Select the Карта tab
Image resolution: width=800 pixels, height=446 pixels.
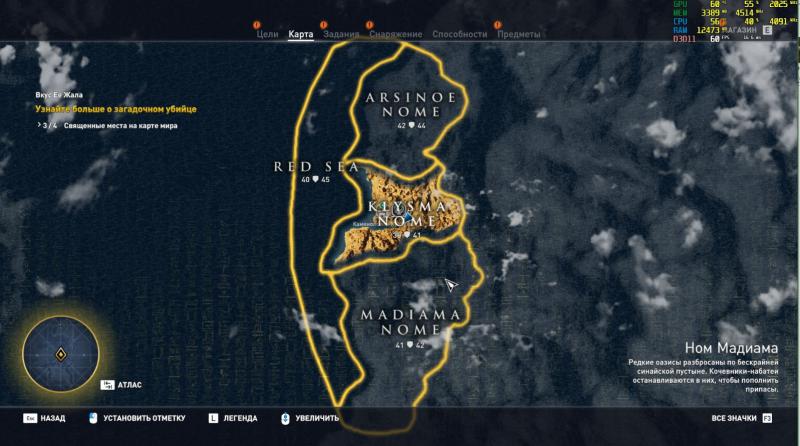point(301,34)
